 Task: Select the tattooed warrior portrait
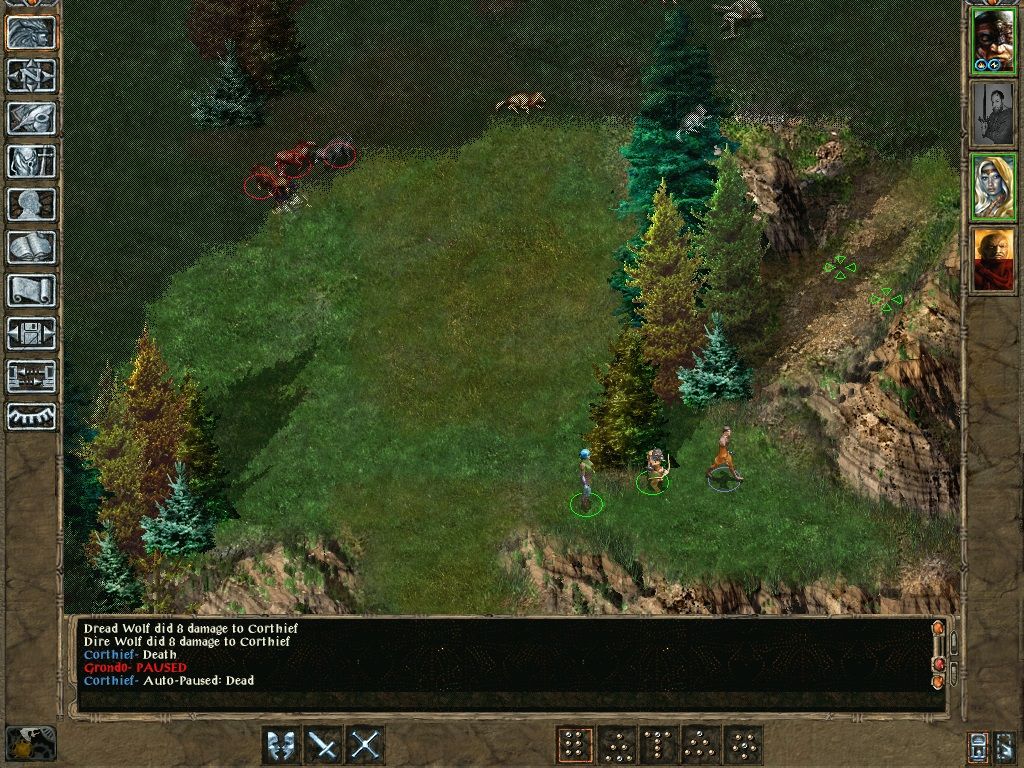click(993, 41)
